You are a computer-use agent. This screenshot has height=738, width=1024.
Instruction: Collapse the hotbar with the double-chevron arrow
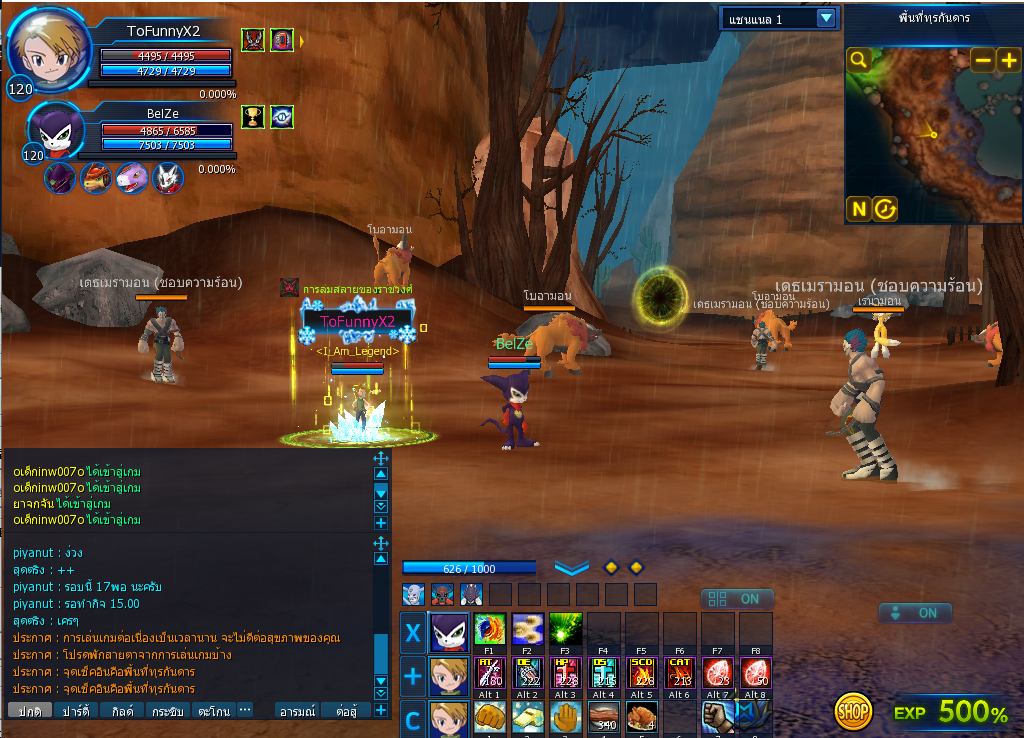[571, 568]
